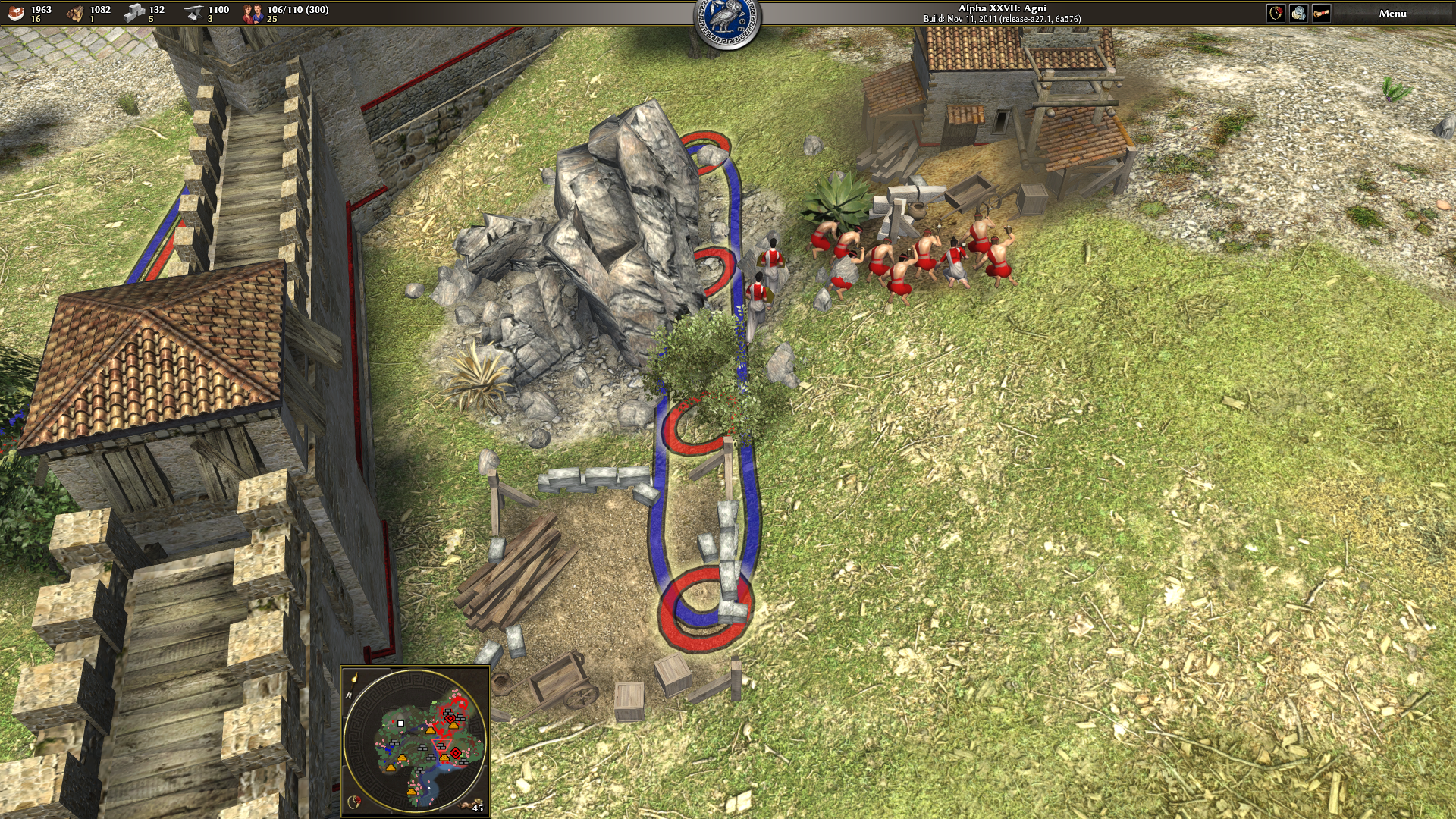Open the Menu dropdown
This screenshot has height=819, width=1456.
1392,13
